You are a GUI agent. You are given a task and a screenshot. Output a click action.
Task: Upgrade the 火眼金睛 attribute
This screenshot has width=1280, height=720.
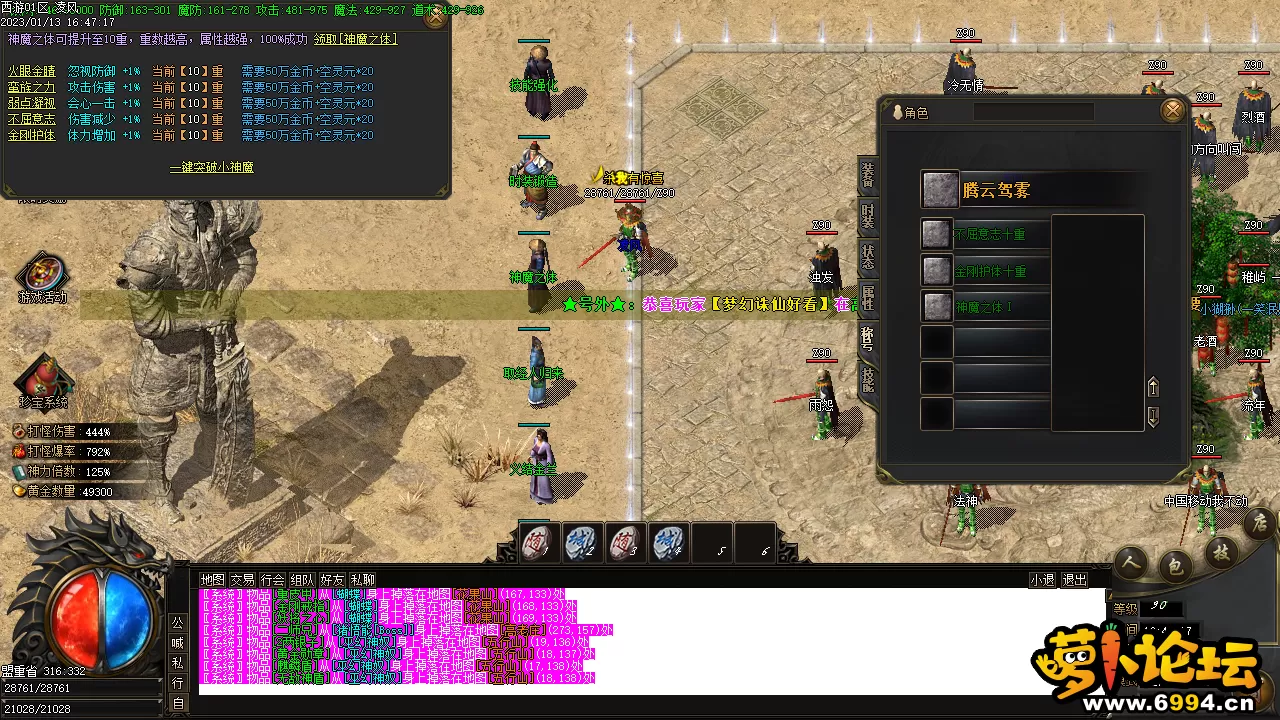tap(33, 72)
